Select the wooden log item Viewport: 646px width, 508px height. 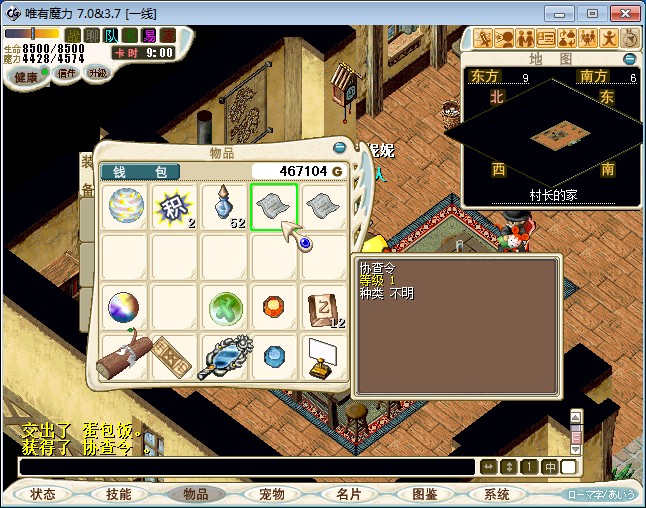124,356
